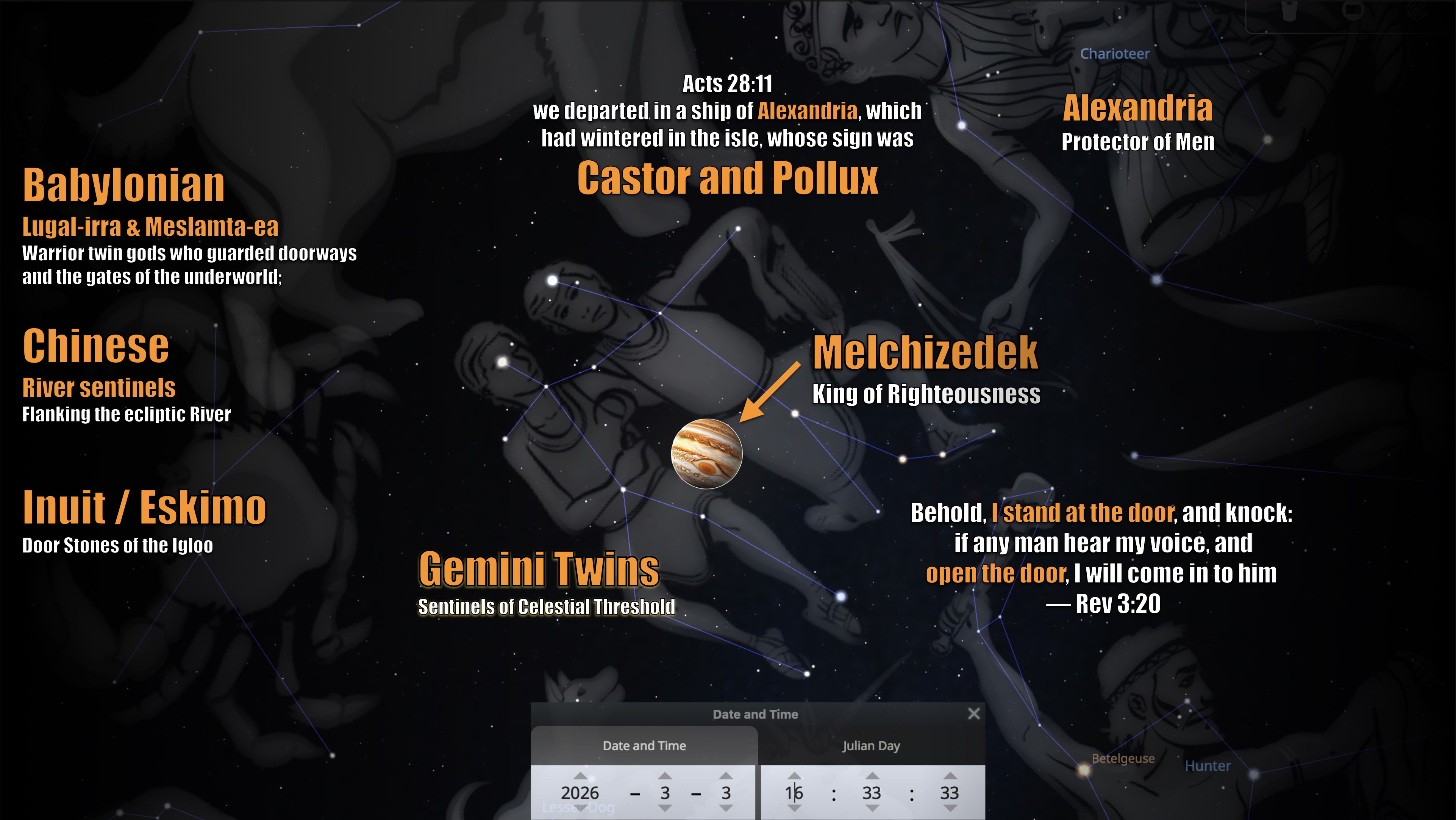Click the crosshair target icon in top-right corner
Viewport: 1456px width, 820px height.
1418,10
